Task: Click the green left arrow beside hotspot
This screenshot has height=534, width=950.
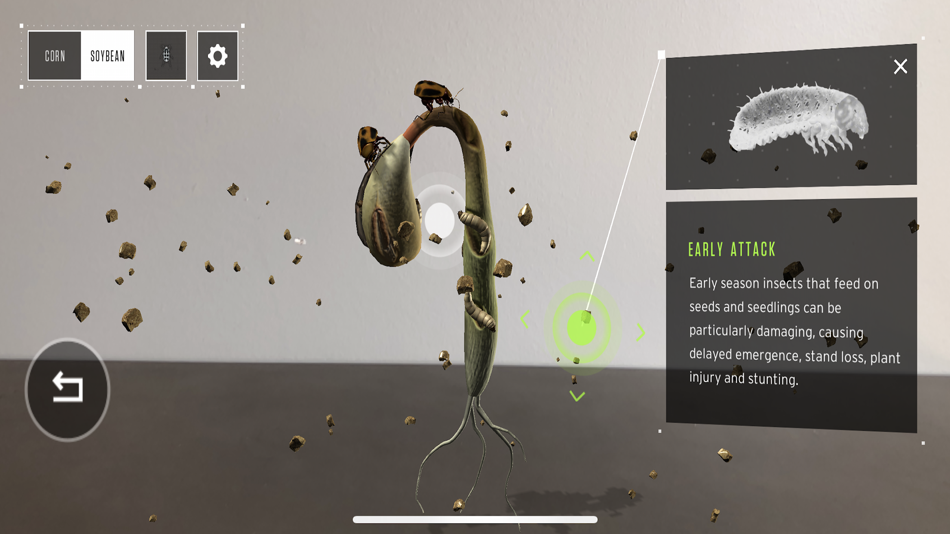Action: 525,320
